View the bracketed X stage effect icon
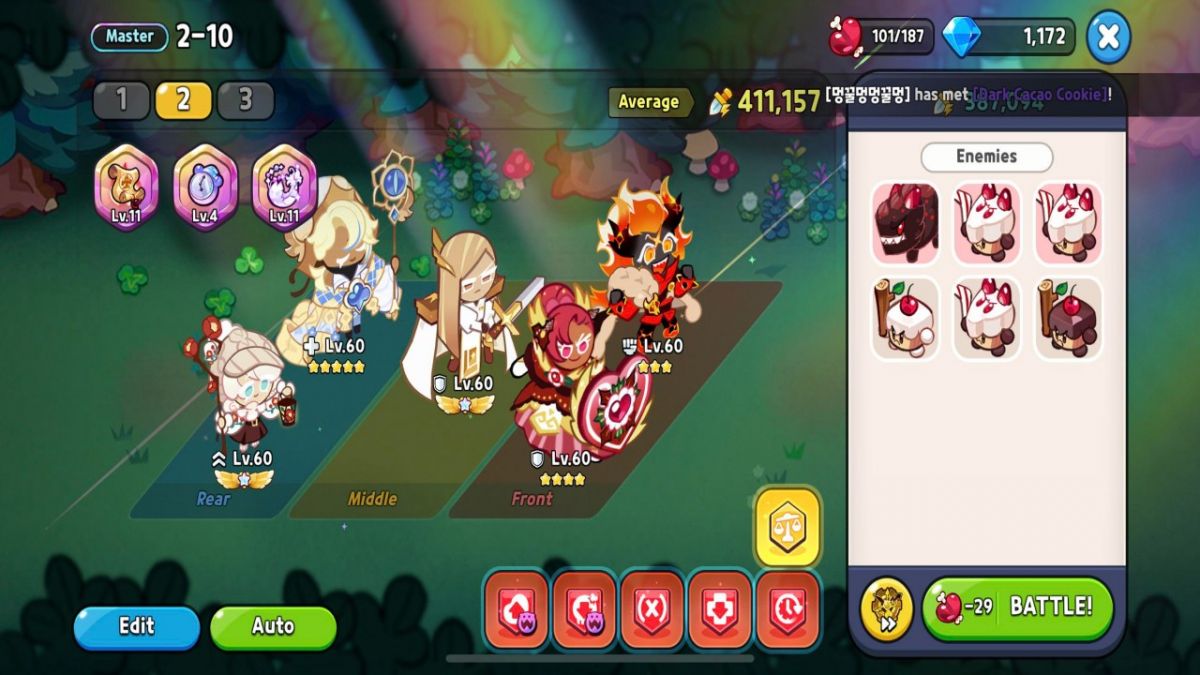Image resolution: width=1200 pixels, height=675 pixels. click(652, 609)
